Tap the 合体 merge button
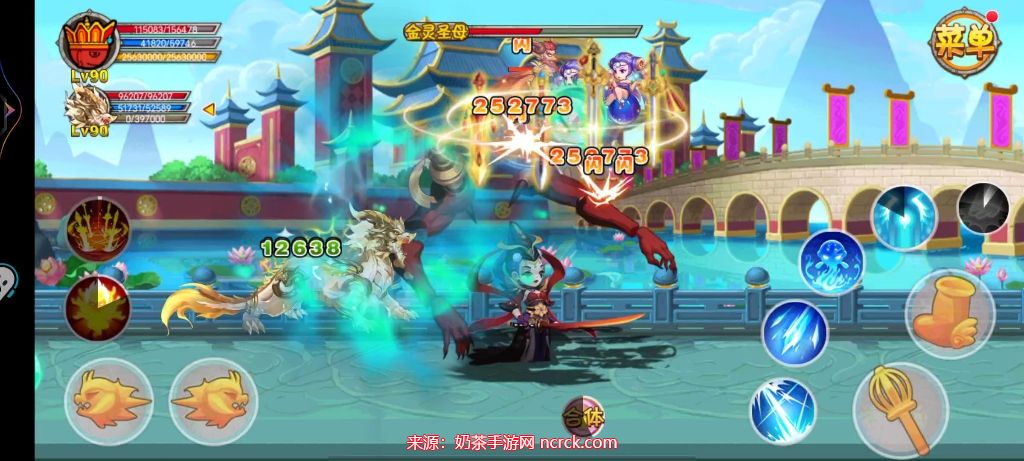This screenshot has width=1024, height=461. point(582,416)
